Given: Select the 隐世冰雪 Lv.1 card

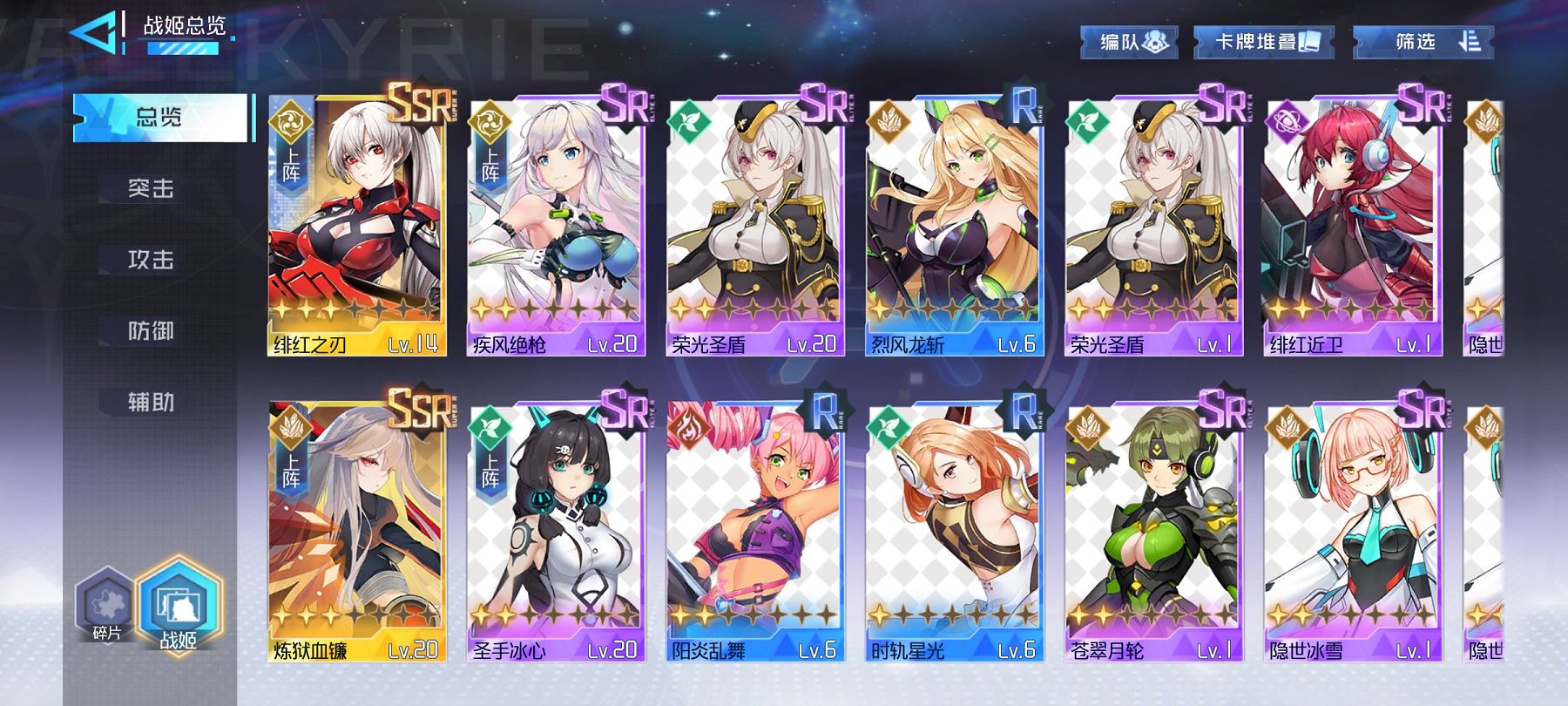Looking at the screenshot, I should pos(1352,532).
